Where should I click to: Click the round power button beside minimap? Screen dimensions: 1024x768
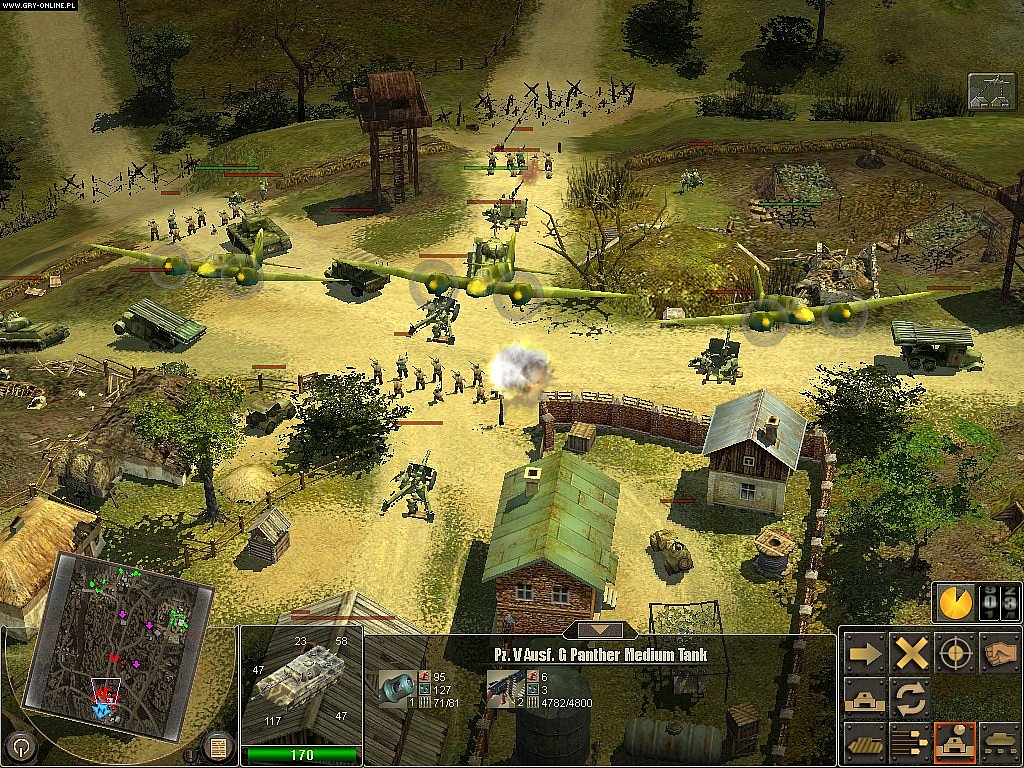coord(18,746)
